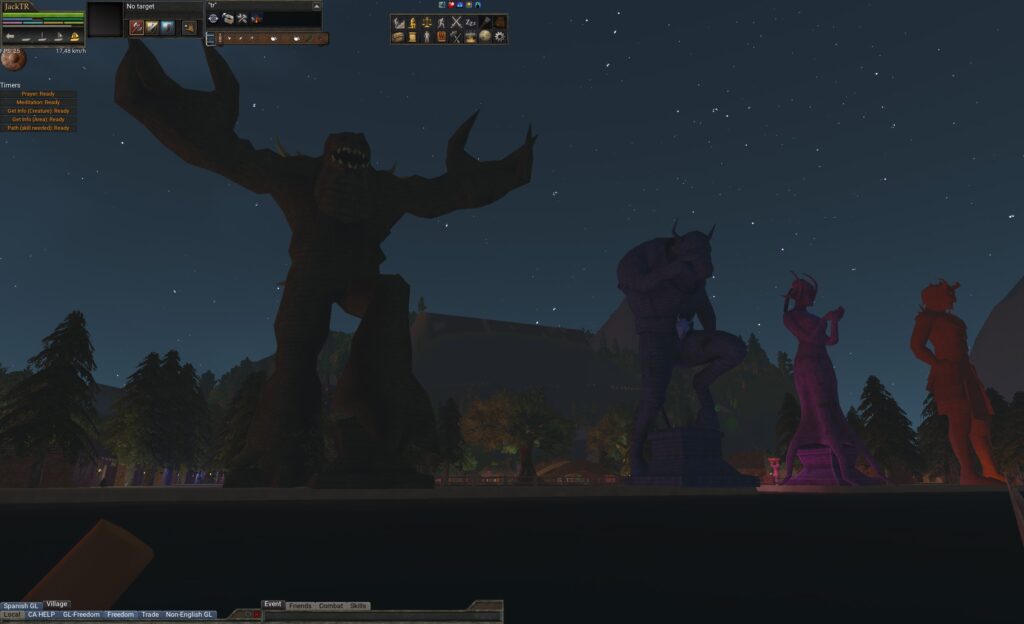Click the orange W book icon
Image resolution: width=1024 pixels, height=624 pixels.
[441, 37]
